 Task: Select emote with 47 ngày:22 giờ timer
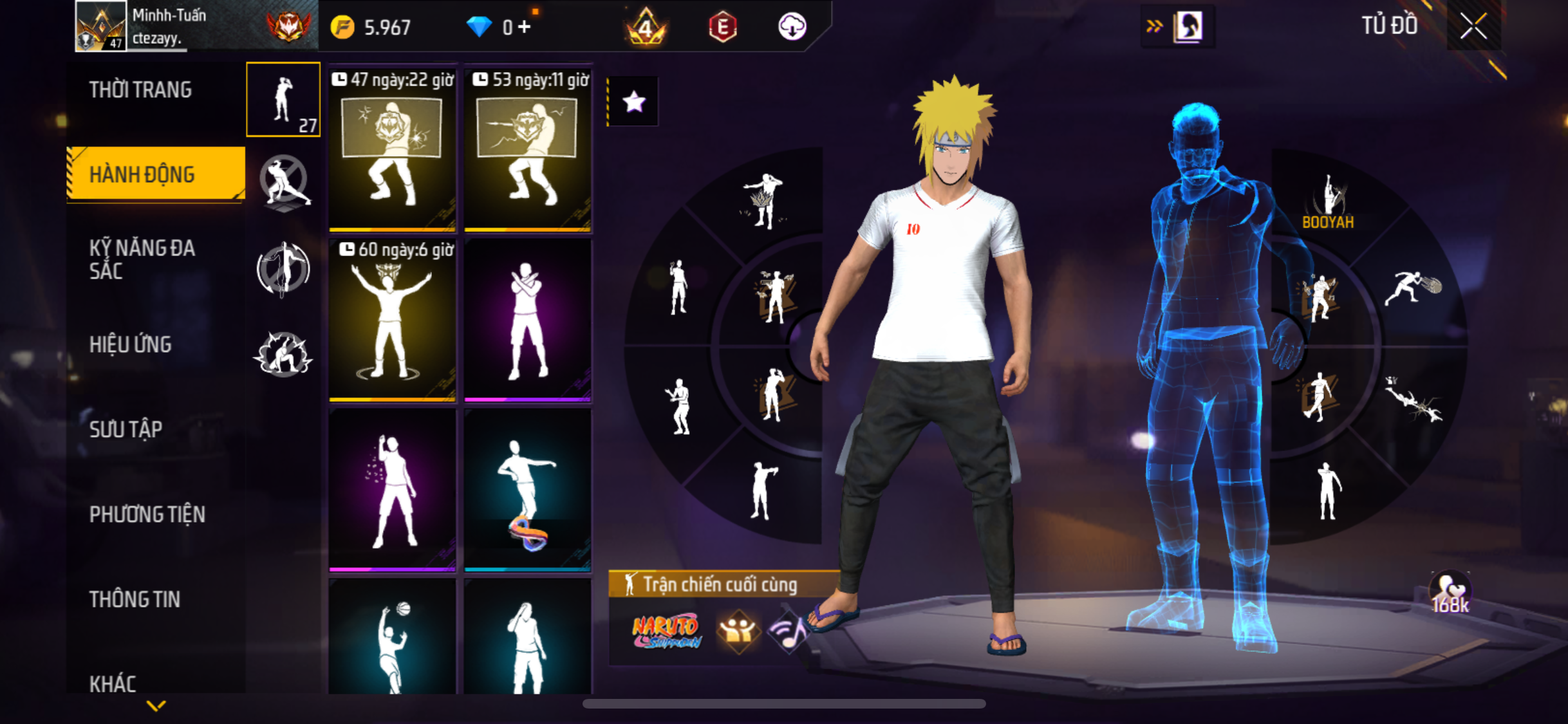coord(392,151)
